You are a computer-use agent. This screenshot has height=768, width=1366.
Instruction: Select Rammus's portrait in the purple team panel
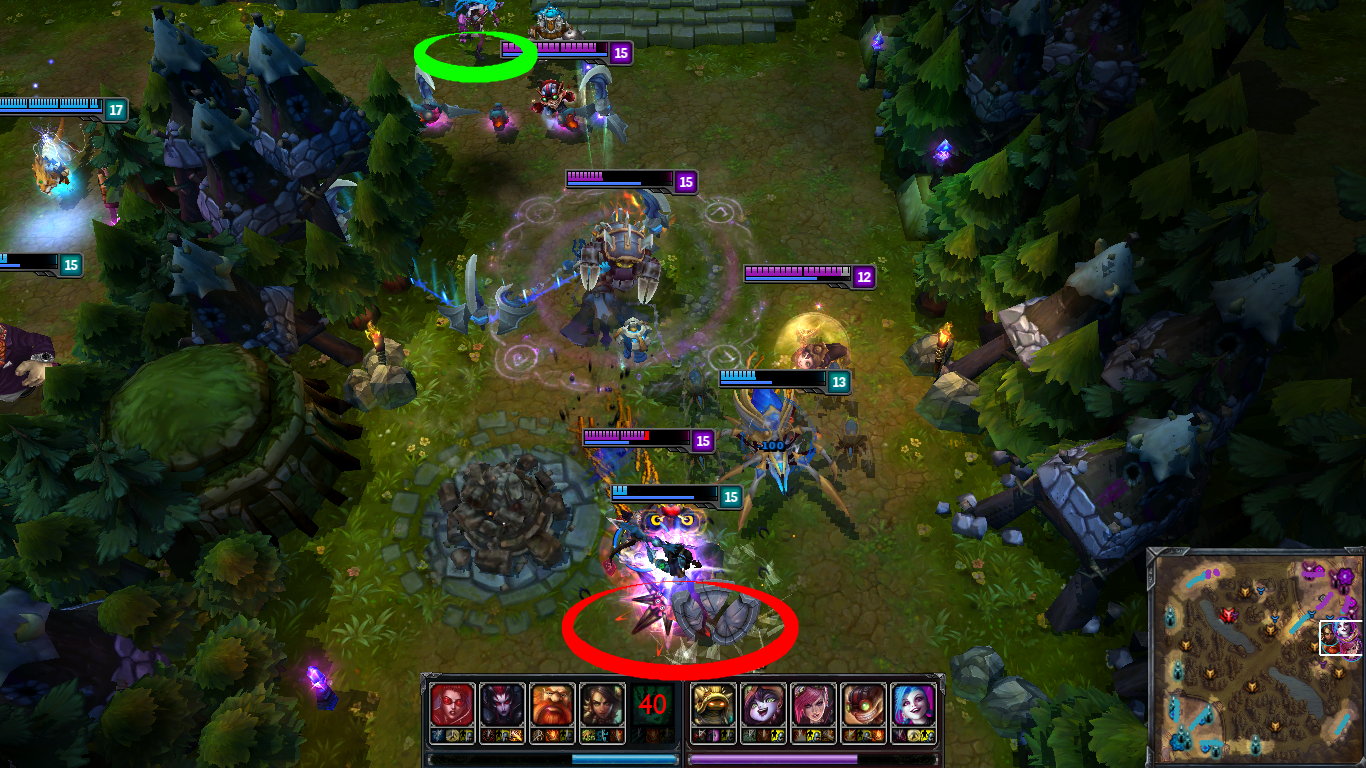point(713,703)
